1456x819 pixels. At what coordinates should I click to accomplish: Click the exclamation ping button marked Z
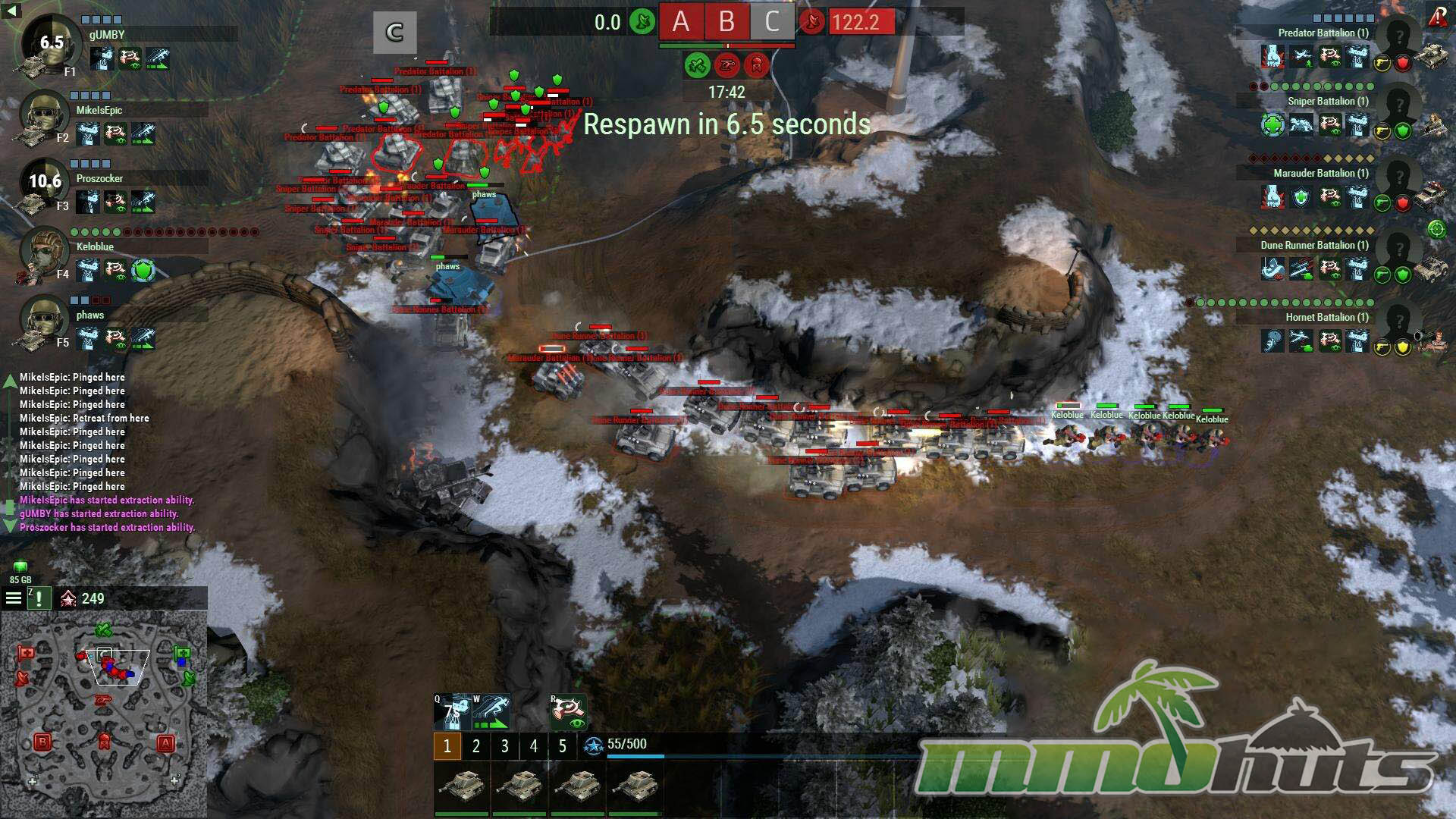pos(39,598)
